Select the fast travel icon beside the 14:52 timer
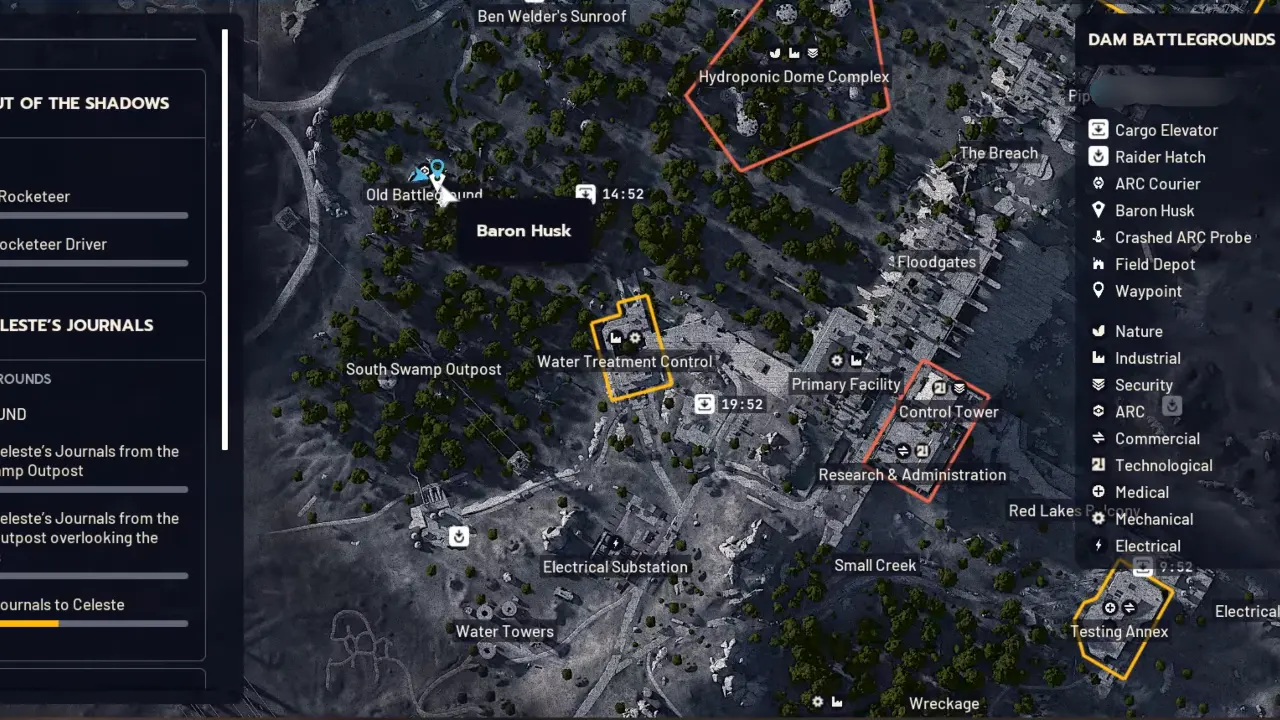 click(585, 194)
